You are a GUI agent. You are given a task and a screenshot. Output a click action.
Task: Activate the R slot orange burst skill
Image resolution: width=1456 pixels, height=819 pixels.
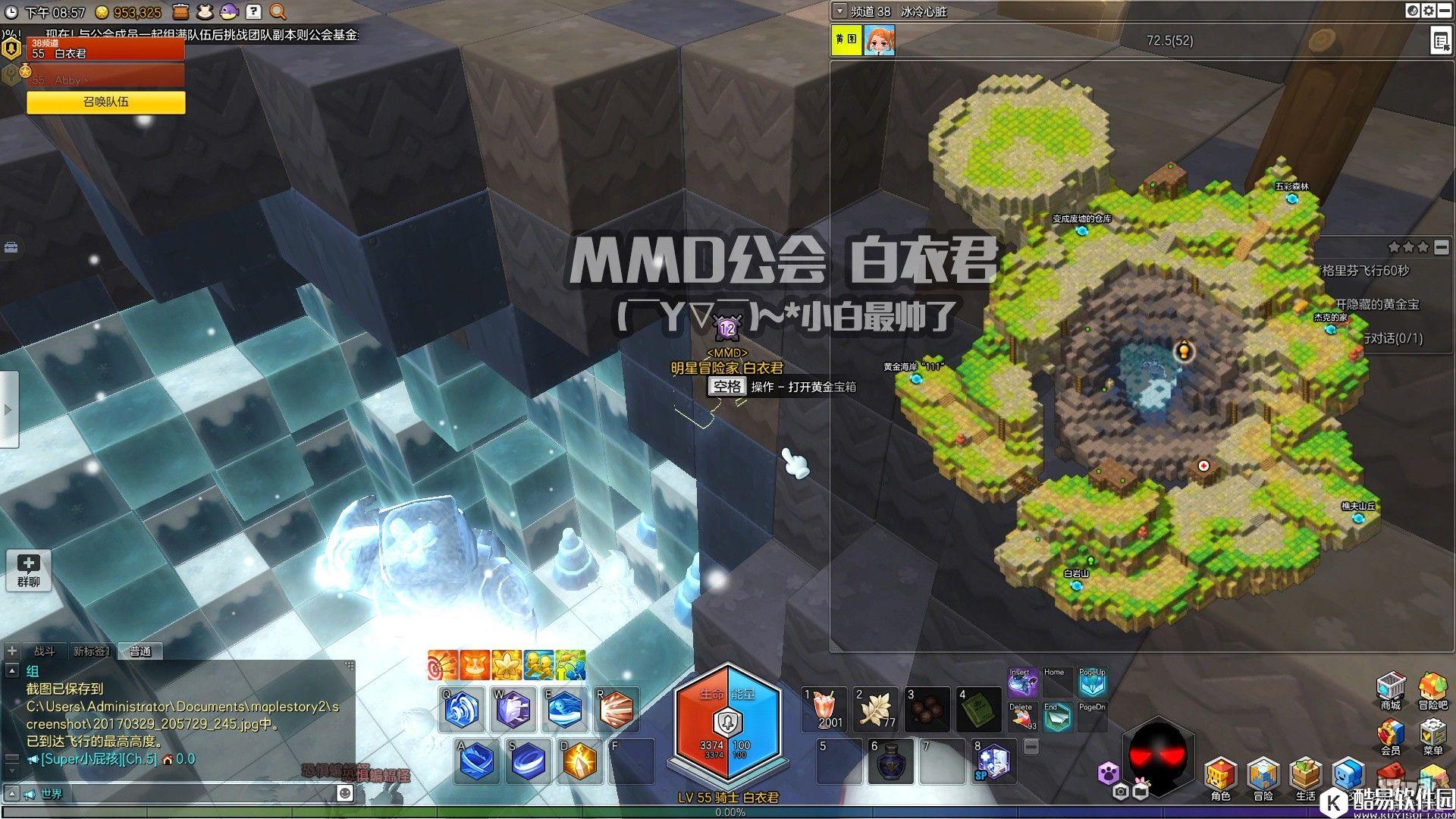click(616, 710)
